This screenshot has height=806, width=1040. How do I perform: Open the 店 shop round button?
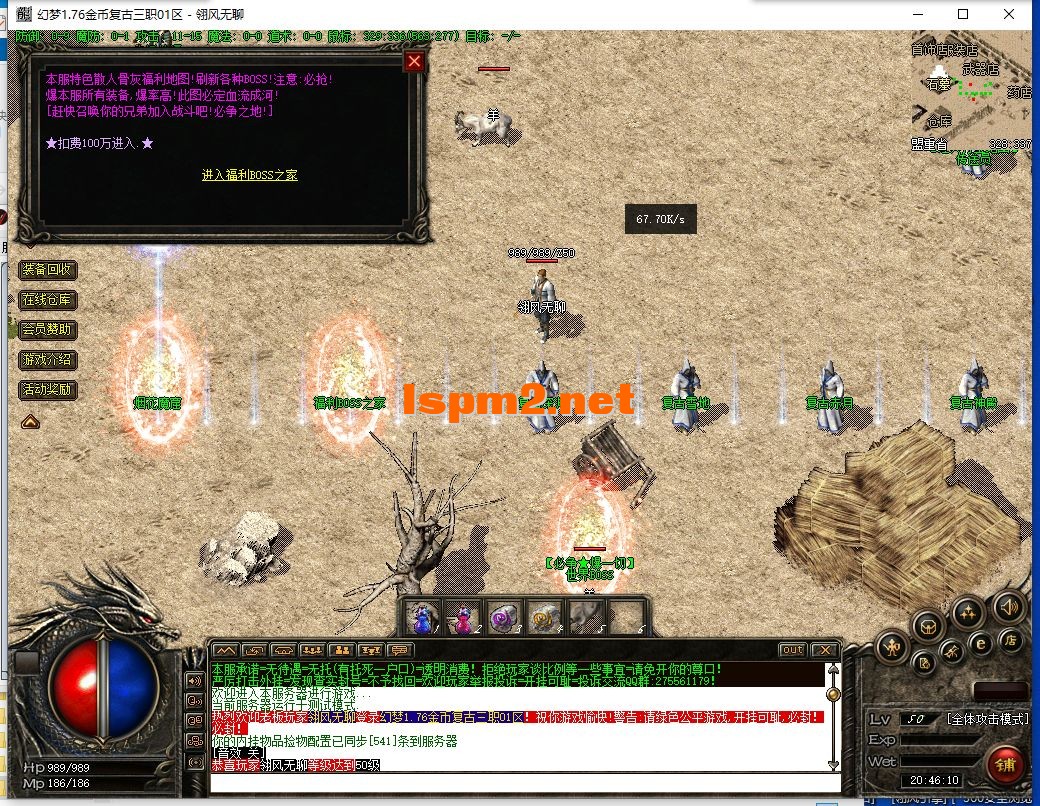click(1011, 639)
